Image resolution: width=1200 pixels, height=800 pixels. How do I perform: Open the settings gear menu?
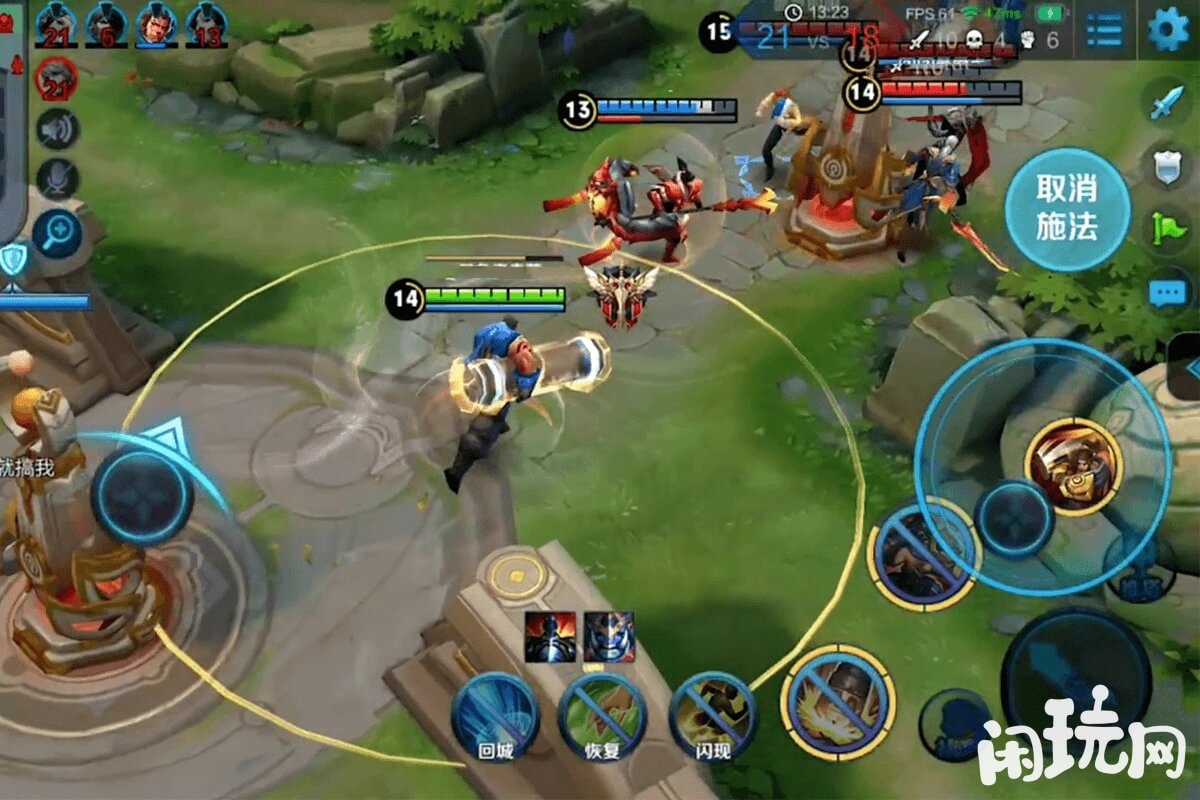click(x=1168, y=29)
